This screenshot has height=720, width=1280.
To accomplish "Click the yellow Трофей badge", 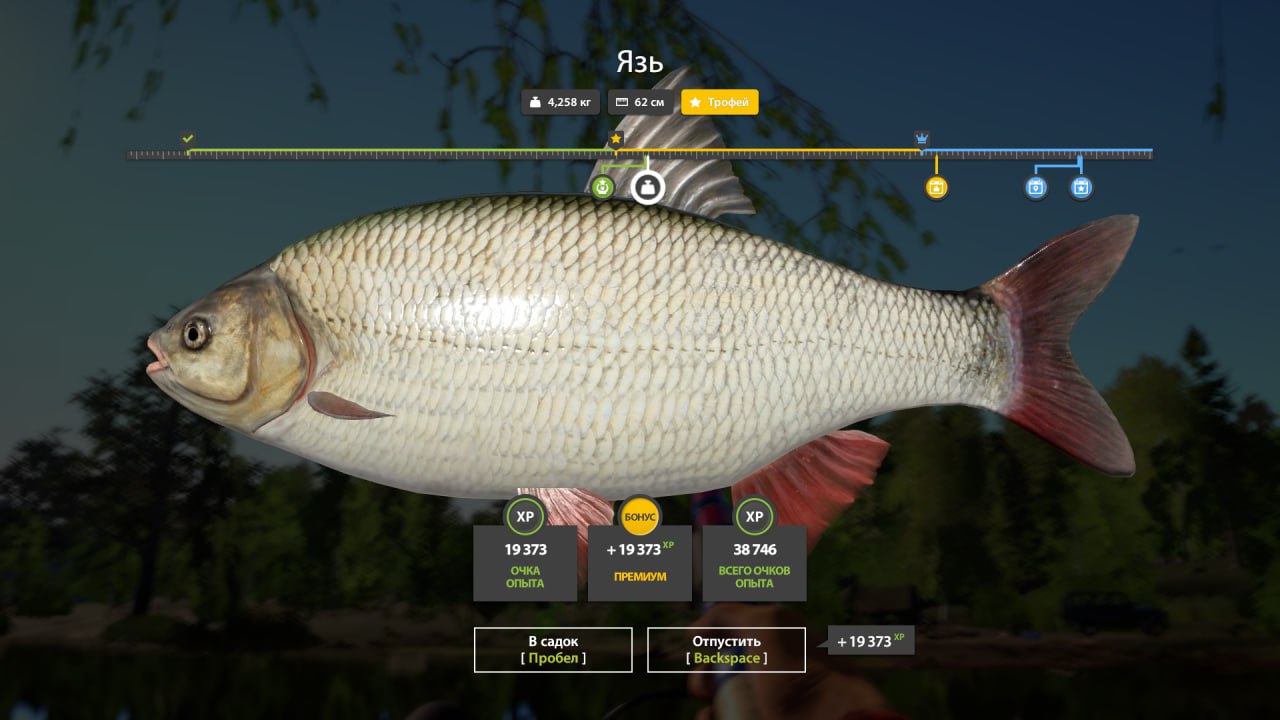I will click(x=720, y=102).
